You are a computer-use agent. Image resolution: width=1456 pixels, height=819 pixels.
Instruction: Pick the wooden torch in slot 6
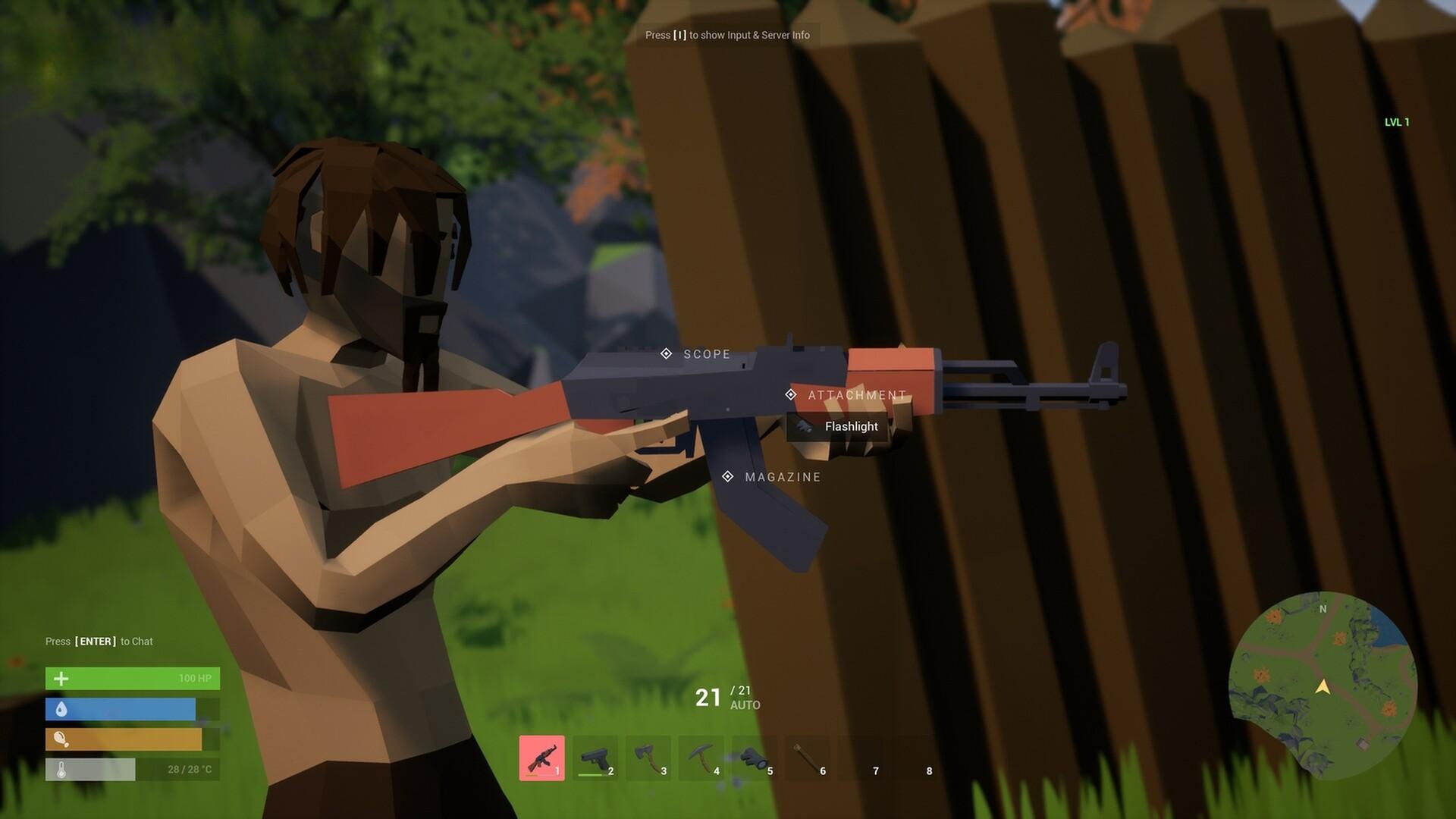click(x=808, y=758)
